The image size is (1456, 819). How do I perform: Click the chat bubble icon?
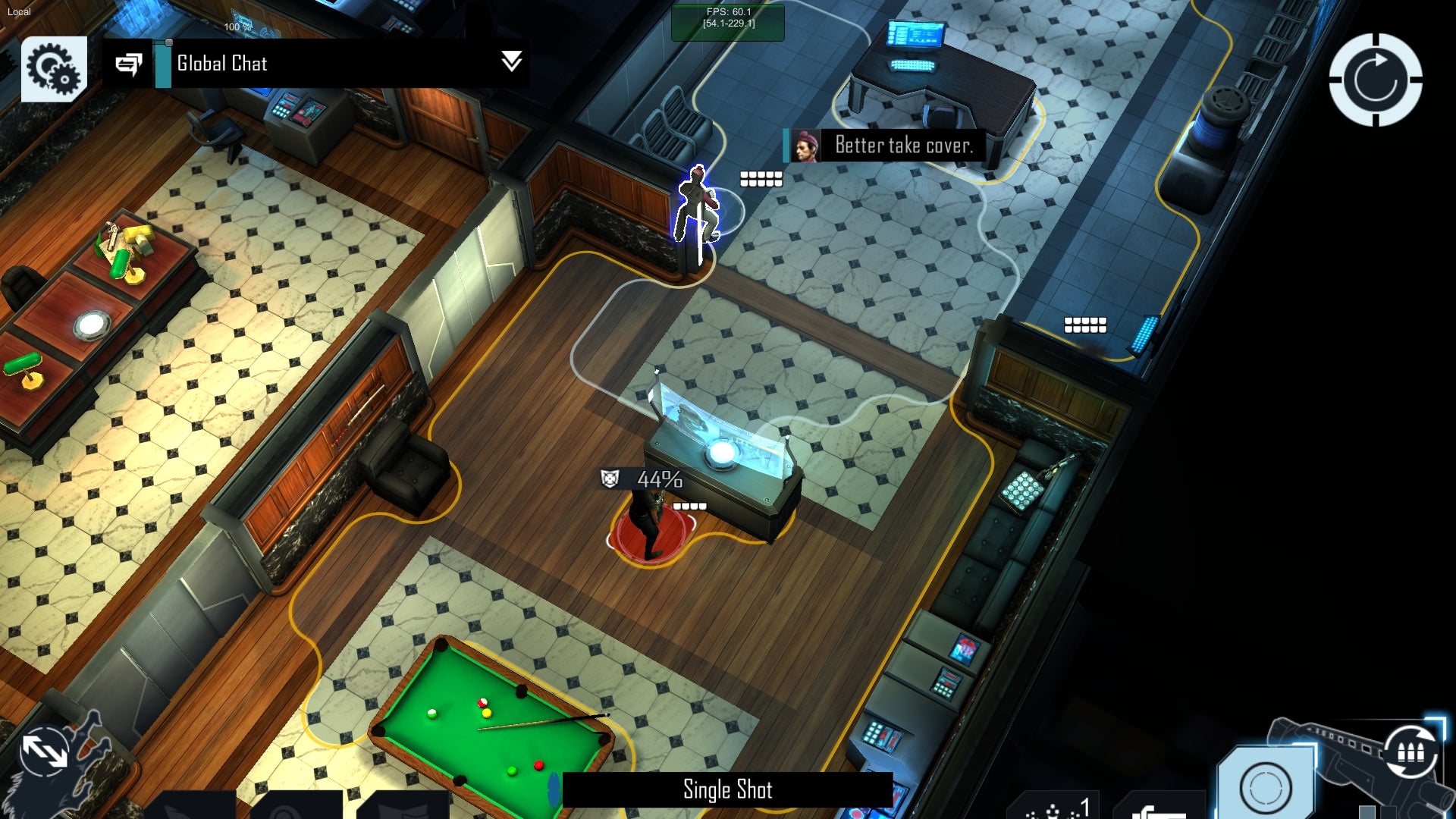[129, 64]
